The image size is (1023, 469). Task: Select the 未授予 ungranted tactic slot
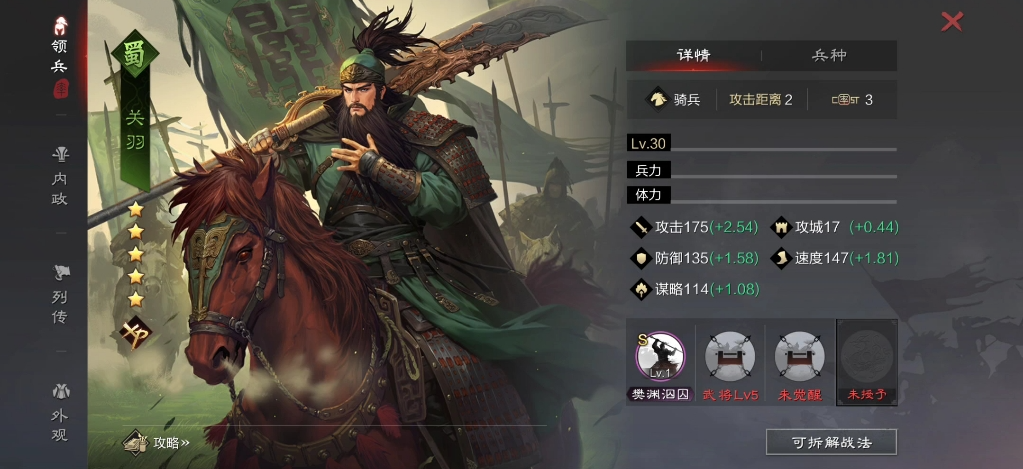coord(867,361)
